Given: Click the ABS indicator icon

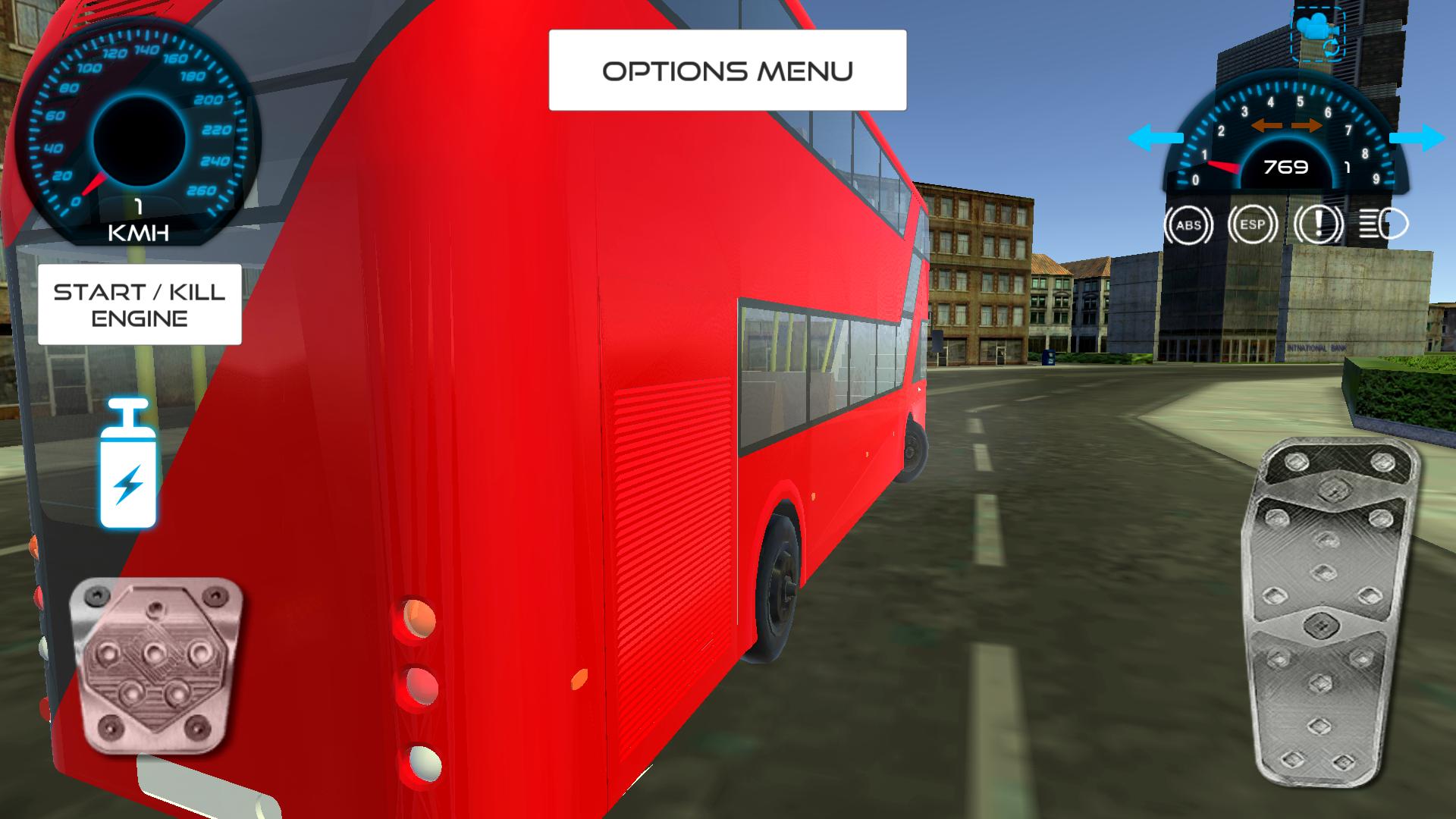Looking at the screenshot, I should pos(1188,224).
